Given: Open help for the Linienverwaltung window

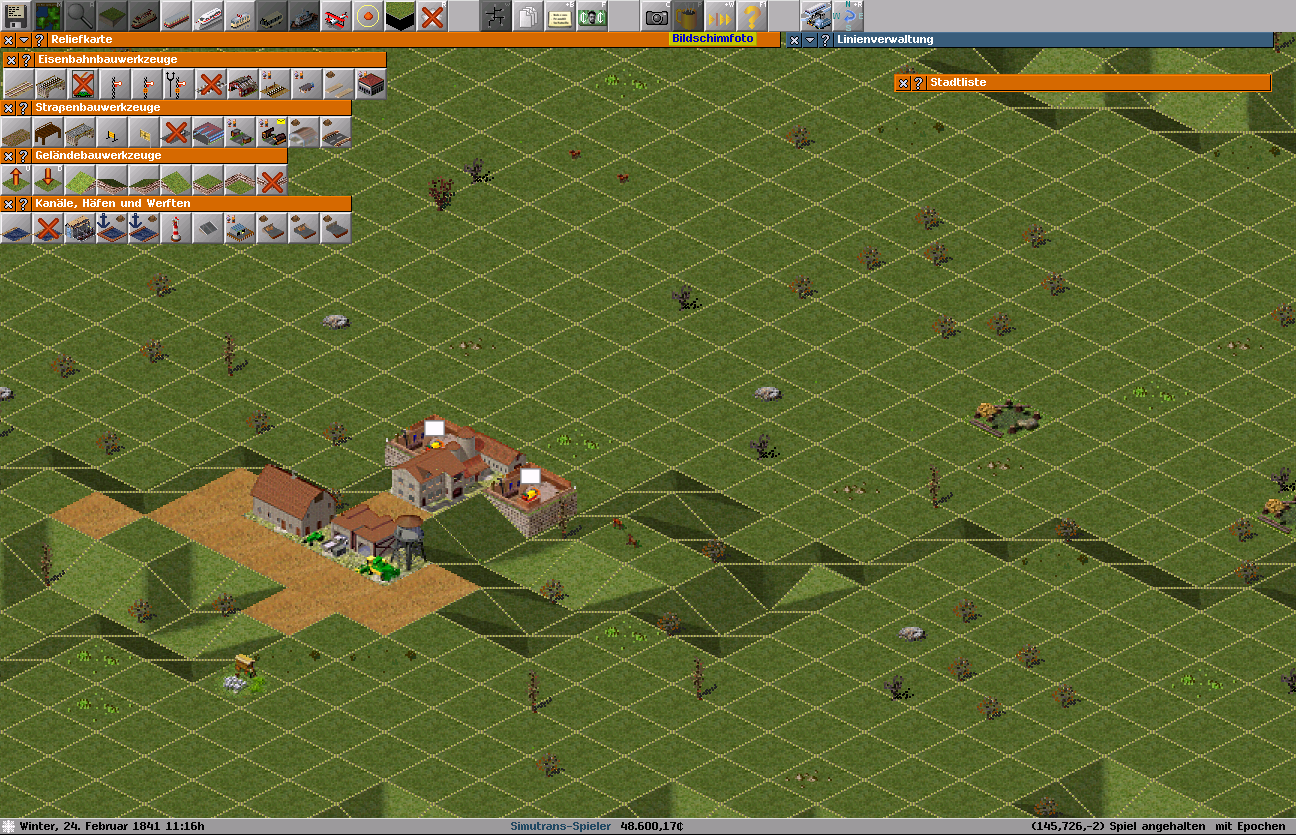Looking at the screenshot, I should click(825, 40).
